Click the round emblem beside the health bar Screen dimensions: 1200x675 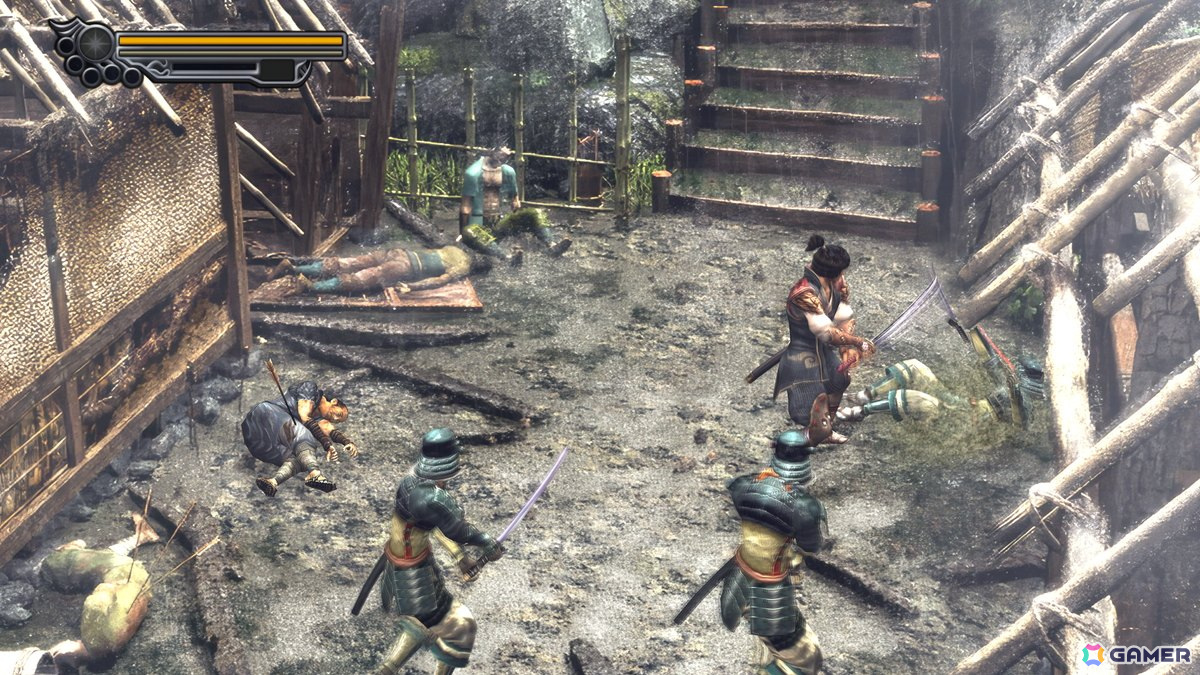click(96, 44)
